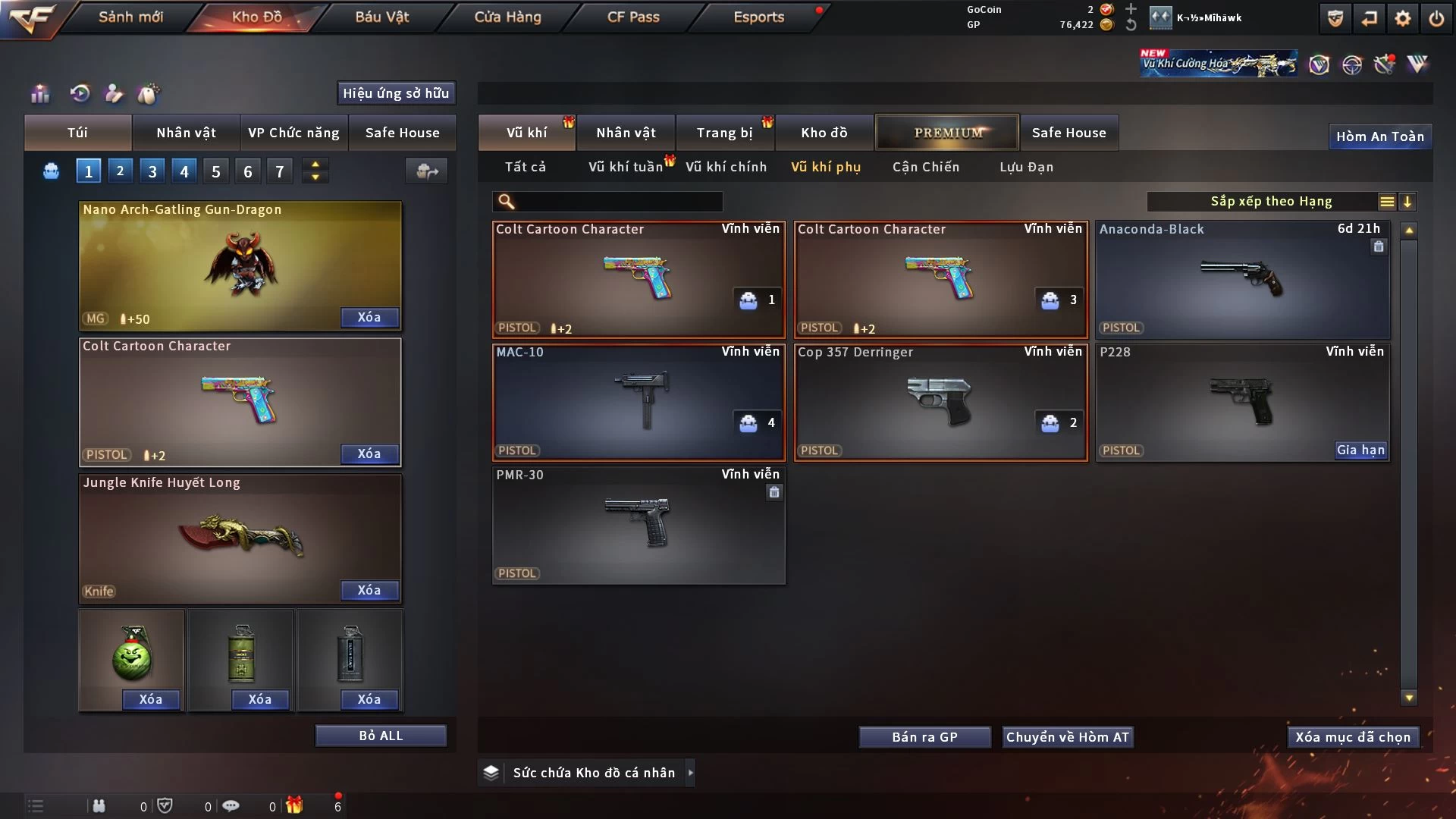Click the Hiệu ứng sở hữu button
Viewport: 1456px width, 819px height.
pyautogui.click(x=396, y=93)
